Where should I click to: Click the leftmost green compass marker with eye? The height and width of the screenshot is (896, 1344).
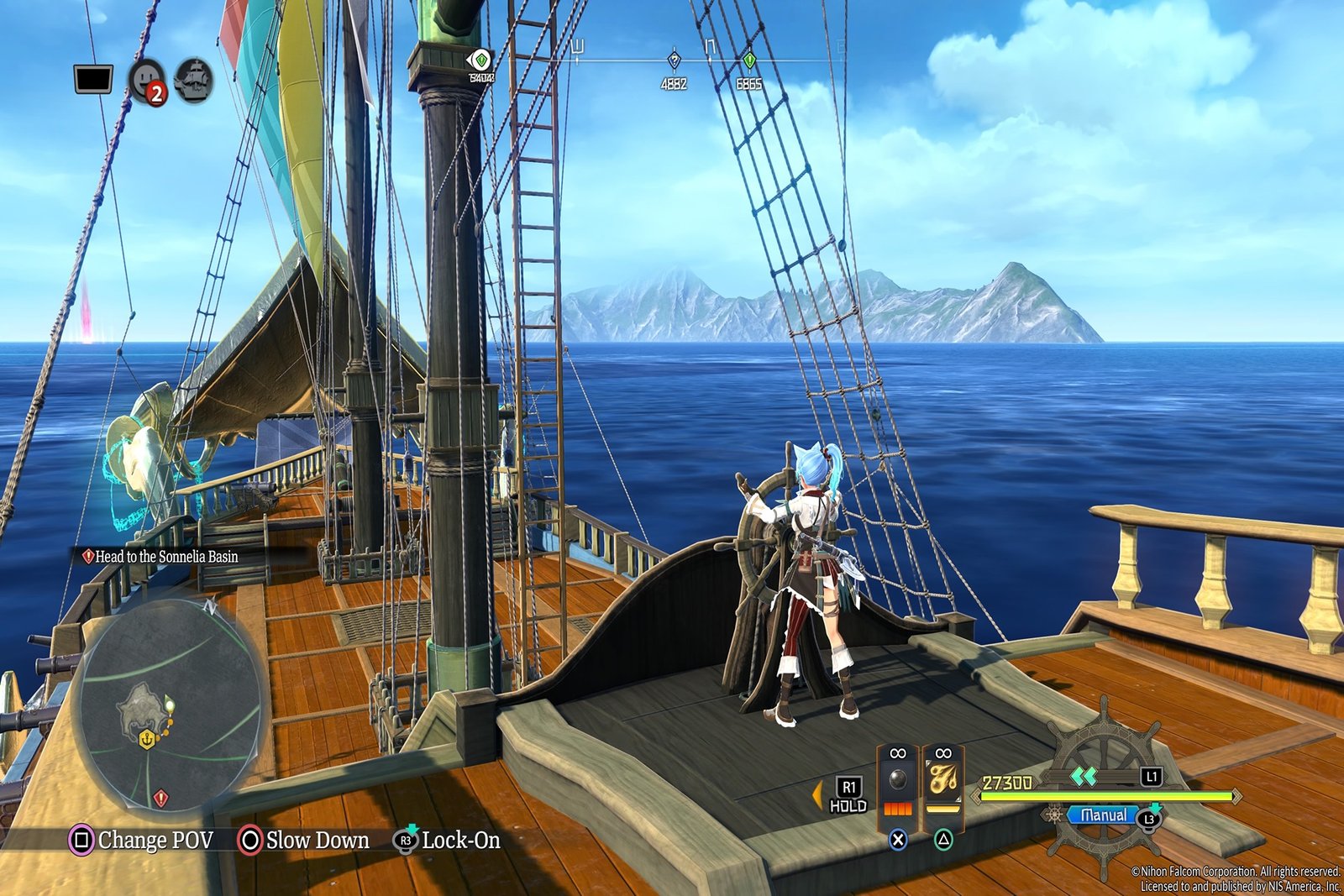coord(480,61)
